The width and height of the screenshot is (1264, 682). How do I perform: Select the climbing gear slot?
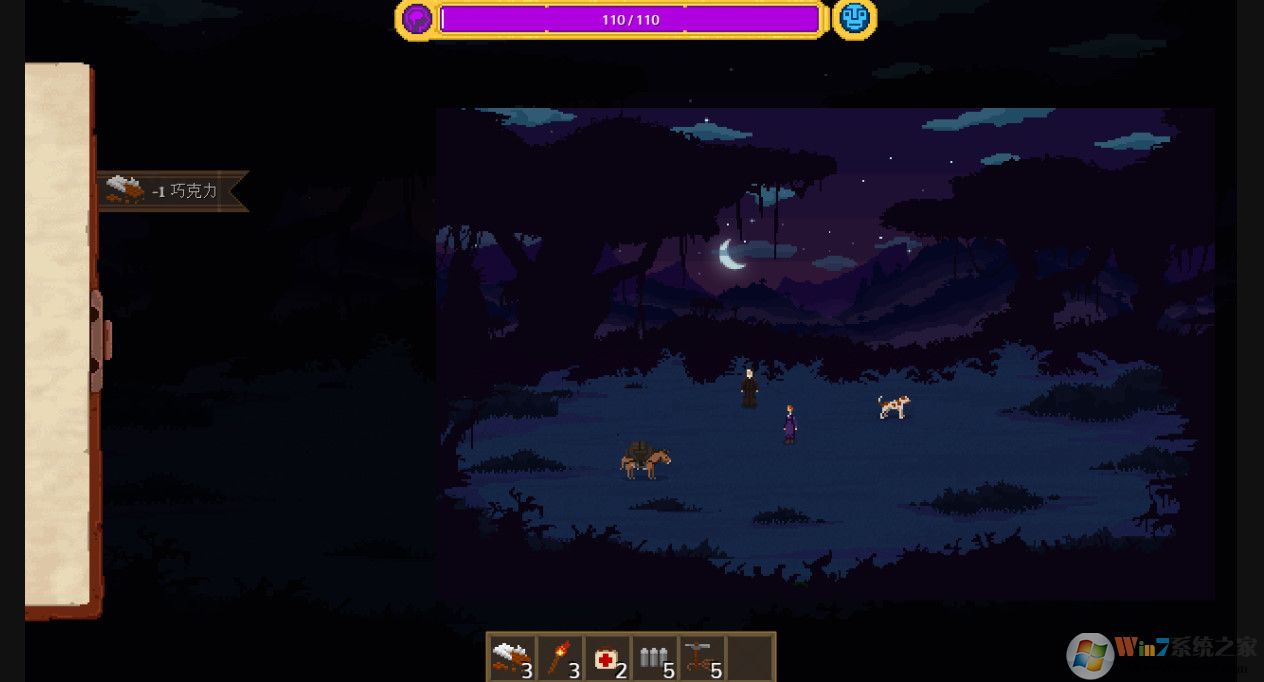(x=703, y=659)
